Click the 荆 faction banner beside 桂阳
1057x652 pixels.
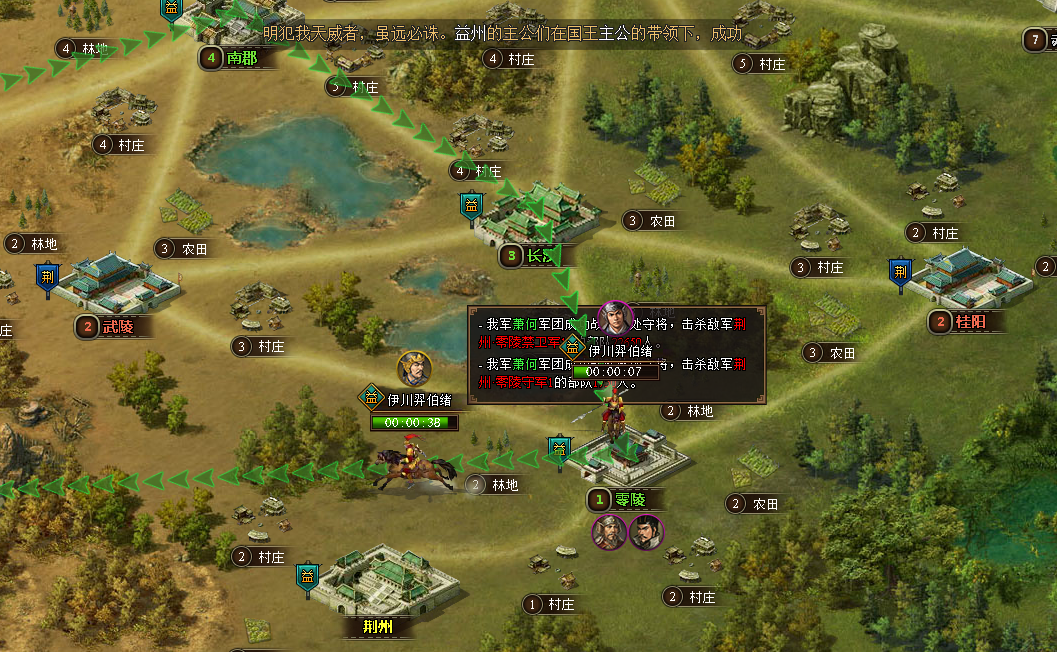click(901, 272)
